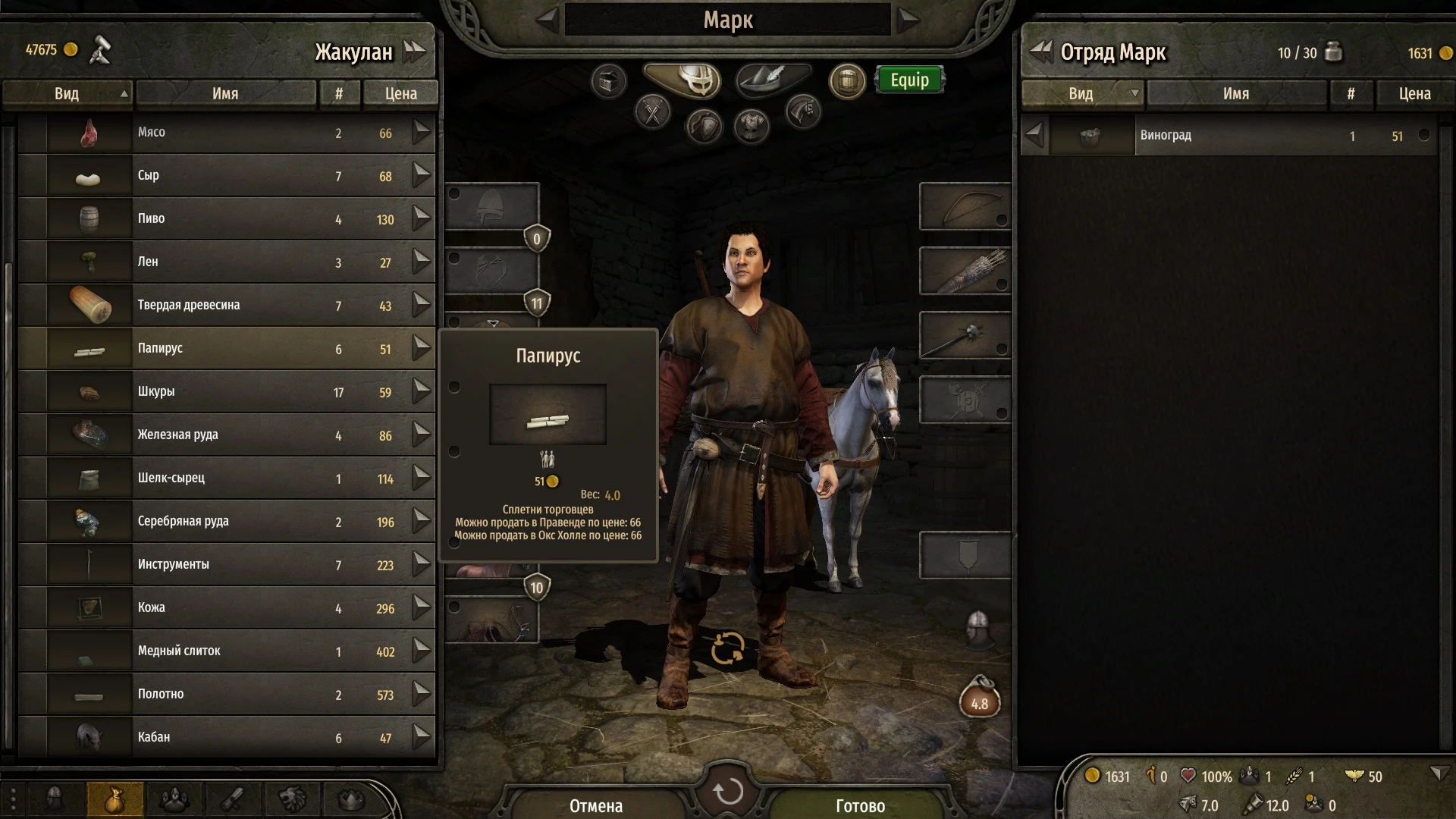Screen dimensions: 1456x819
Task: Change Вид sorting order in the Жакулан panel
Action: 67,93
